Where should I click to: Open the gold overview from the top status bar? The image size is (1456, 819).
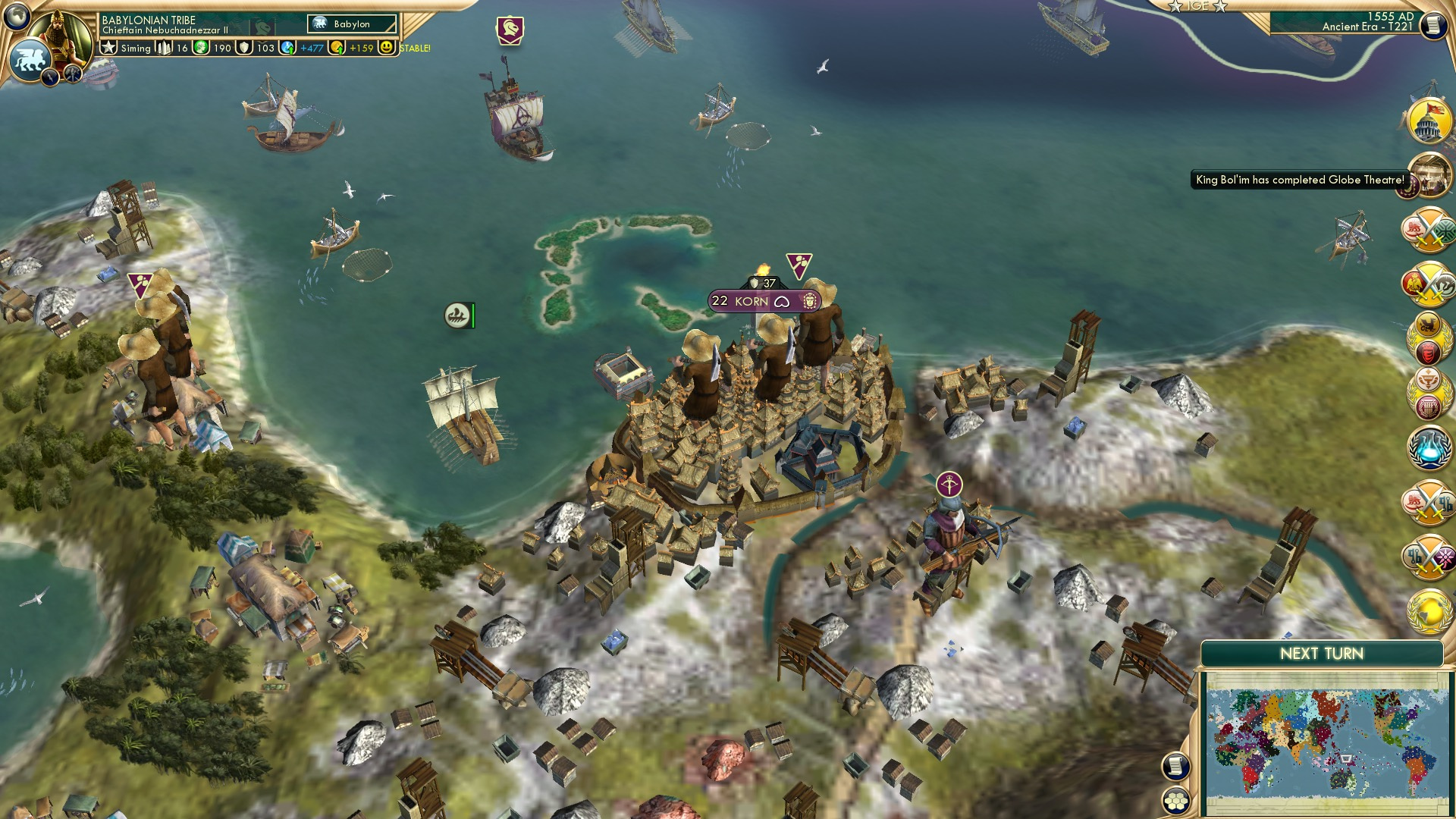pos(336,49)
